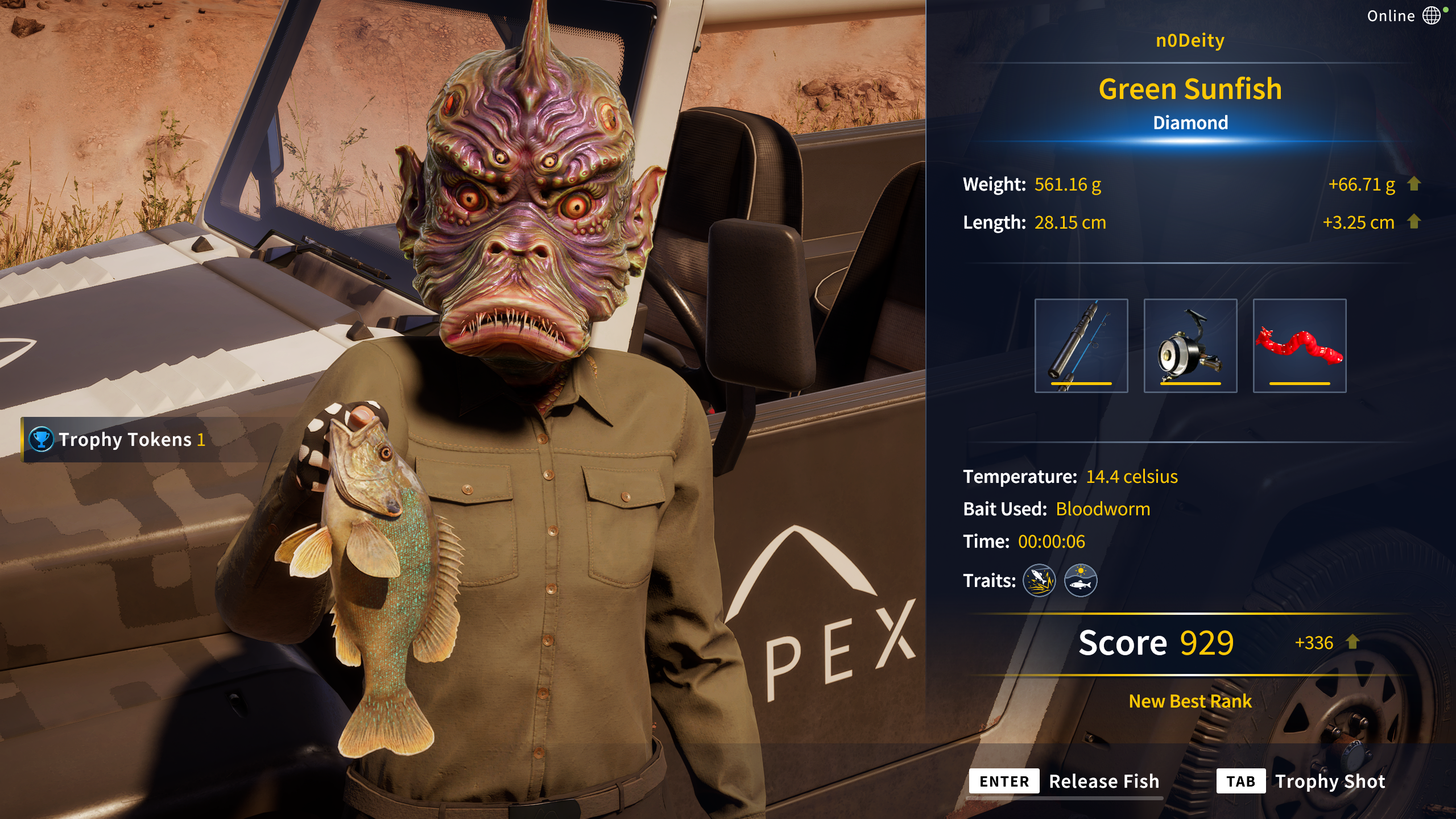Open the Online globe status icon
1456x819 pixels.
1432,15
